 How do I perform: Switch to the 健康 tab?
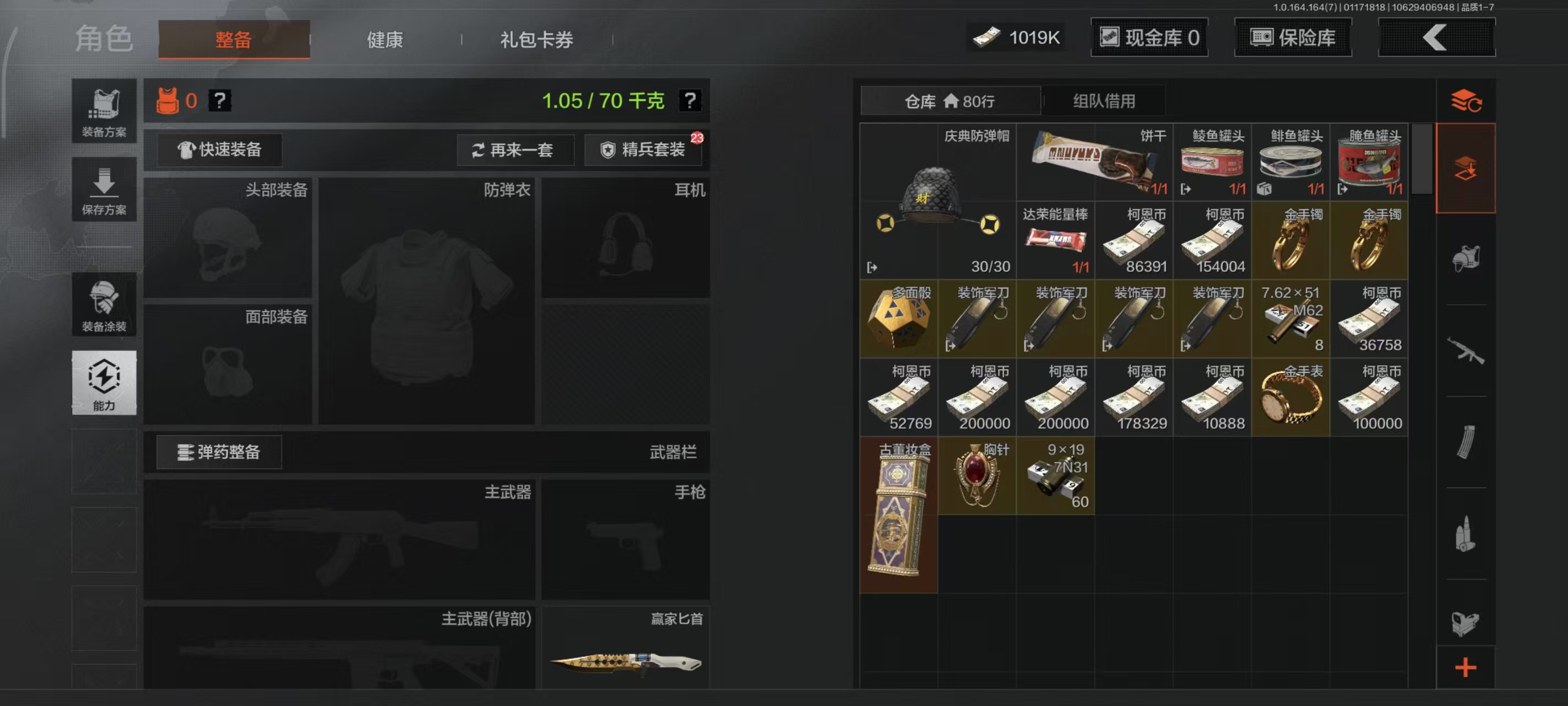tap(384, 39)
